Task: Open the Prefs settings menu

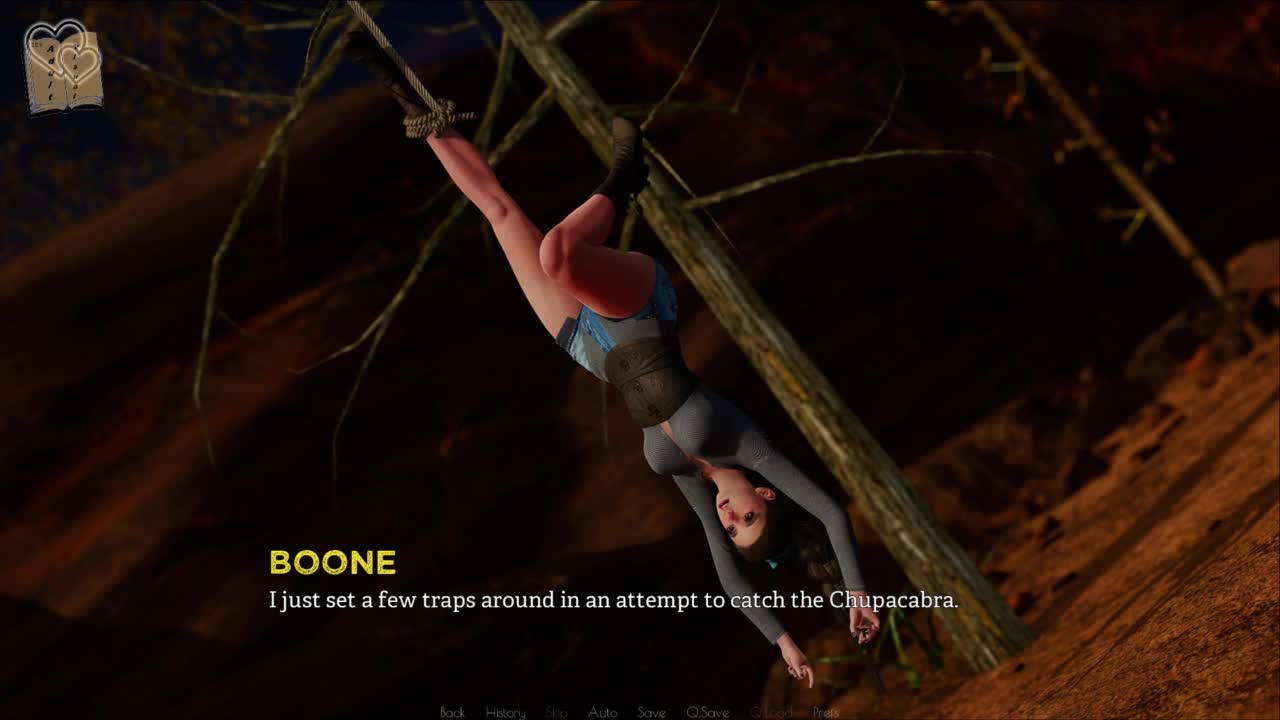Action: pyautogui.click(x=826, y=712)
